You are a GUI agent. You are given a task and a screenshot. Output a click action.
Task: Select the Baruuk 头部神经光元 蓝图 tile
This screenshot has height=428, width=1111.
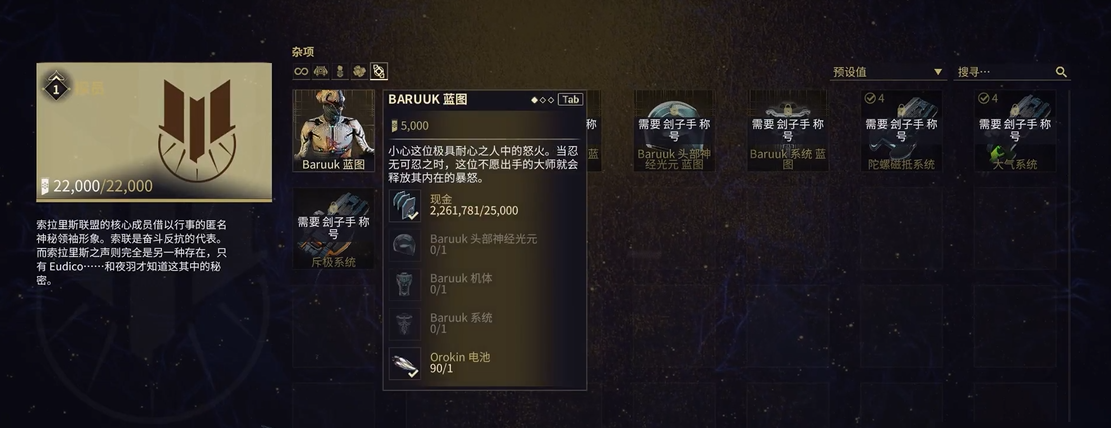[x=673, y=131]
